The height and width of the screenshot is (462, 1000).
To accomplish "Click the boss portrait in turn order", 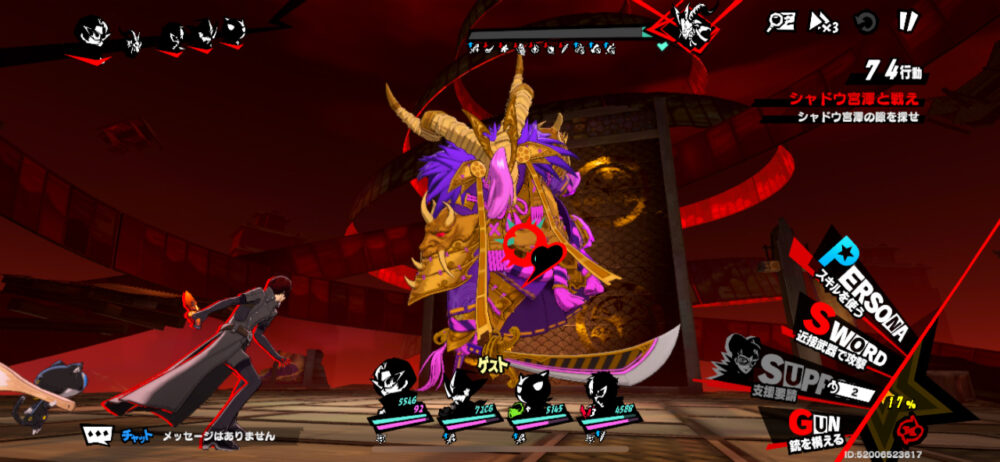I will tap(690, 22).
